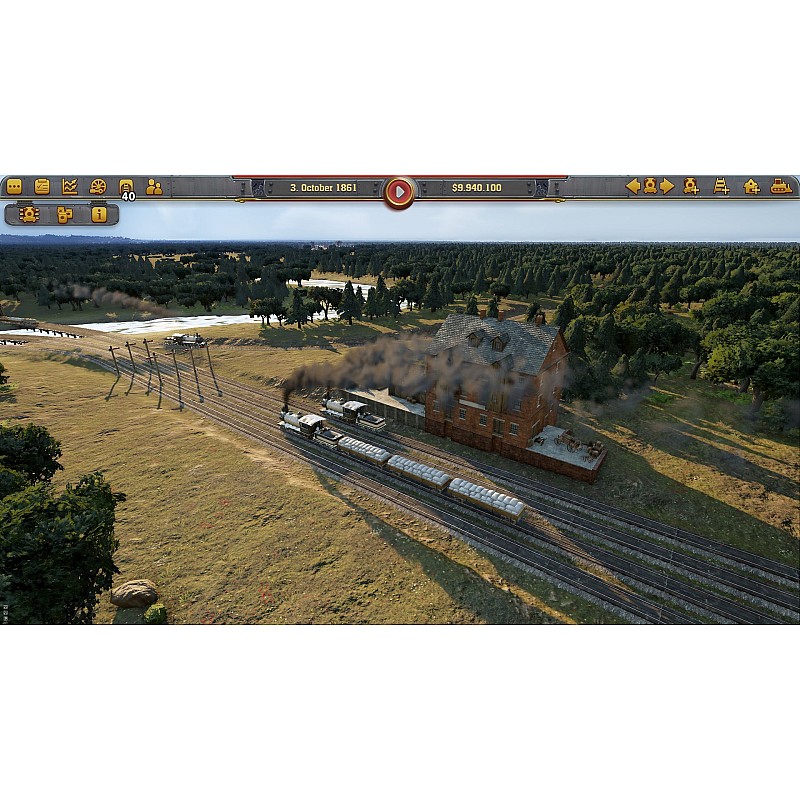
Task: Open the icon with the 40 counter
Action: 126,186
